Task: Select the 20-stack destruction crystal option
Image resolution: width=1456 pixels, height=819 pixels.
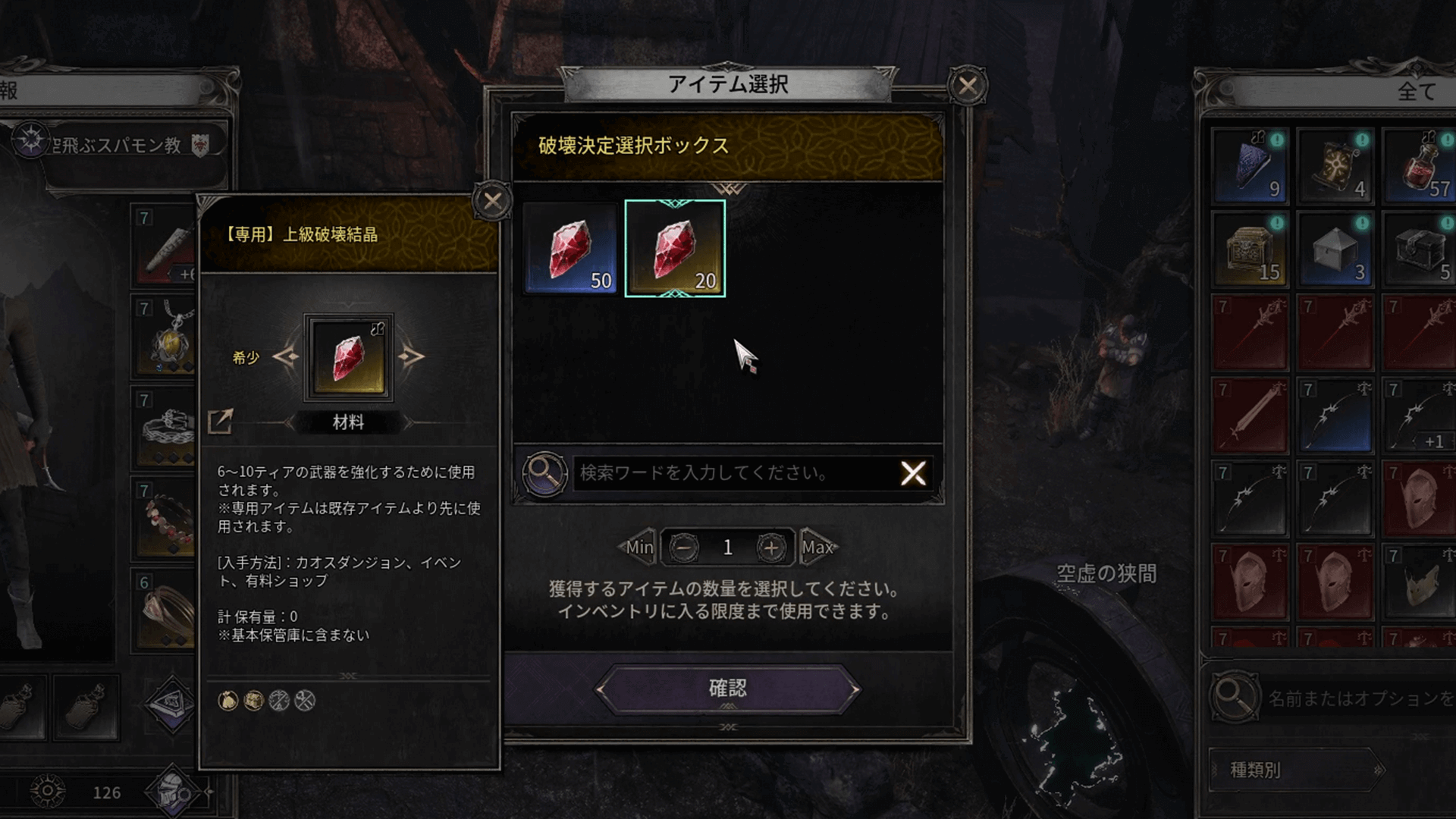Action: (x=677, y=248)
